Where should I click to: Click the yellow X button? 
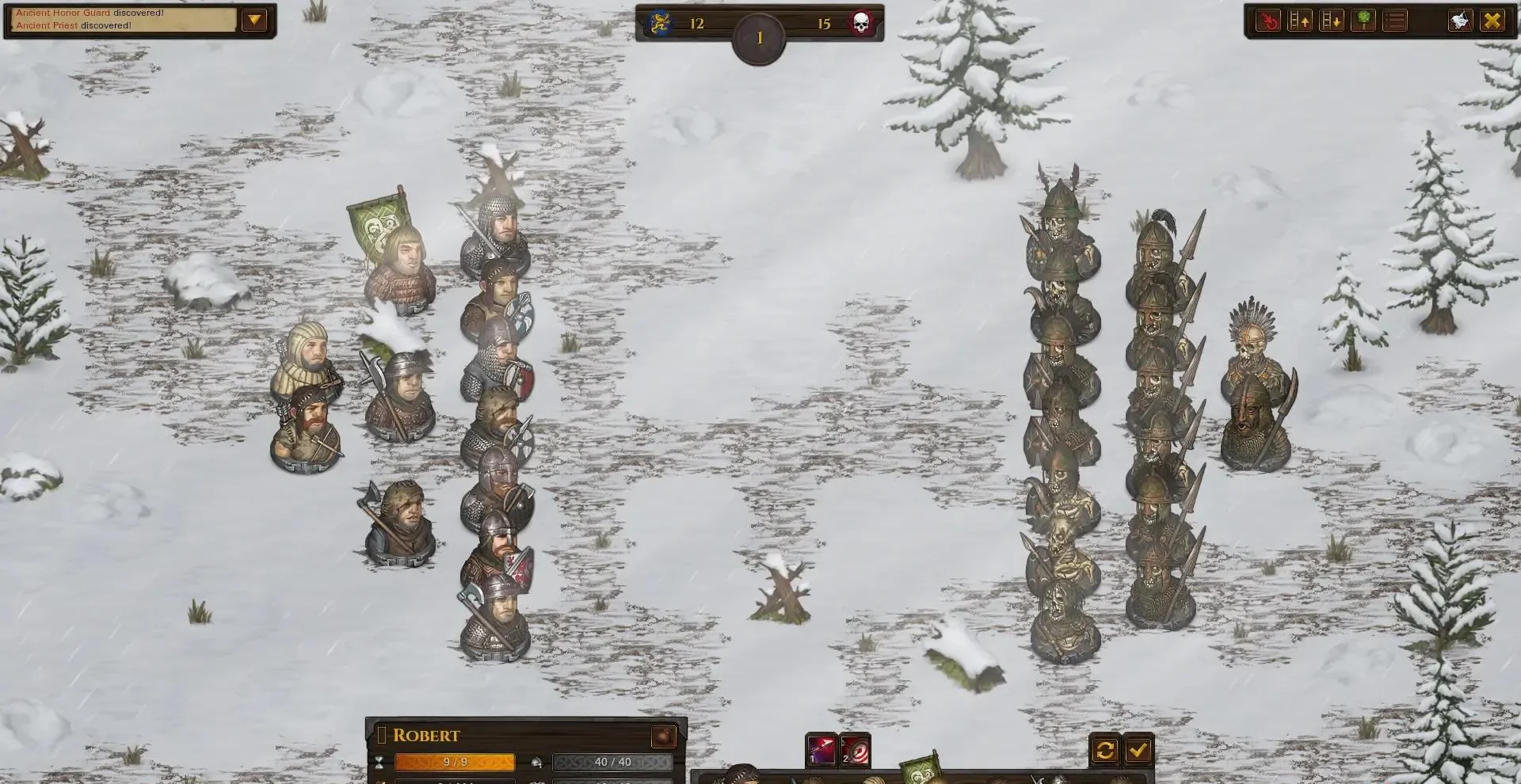click(1492, 21)
